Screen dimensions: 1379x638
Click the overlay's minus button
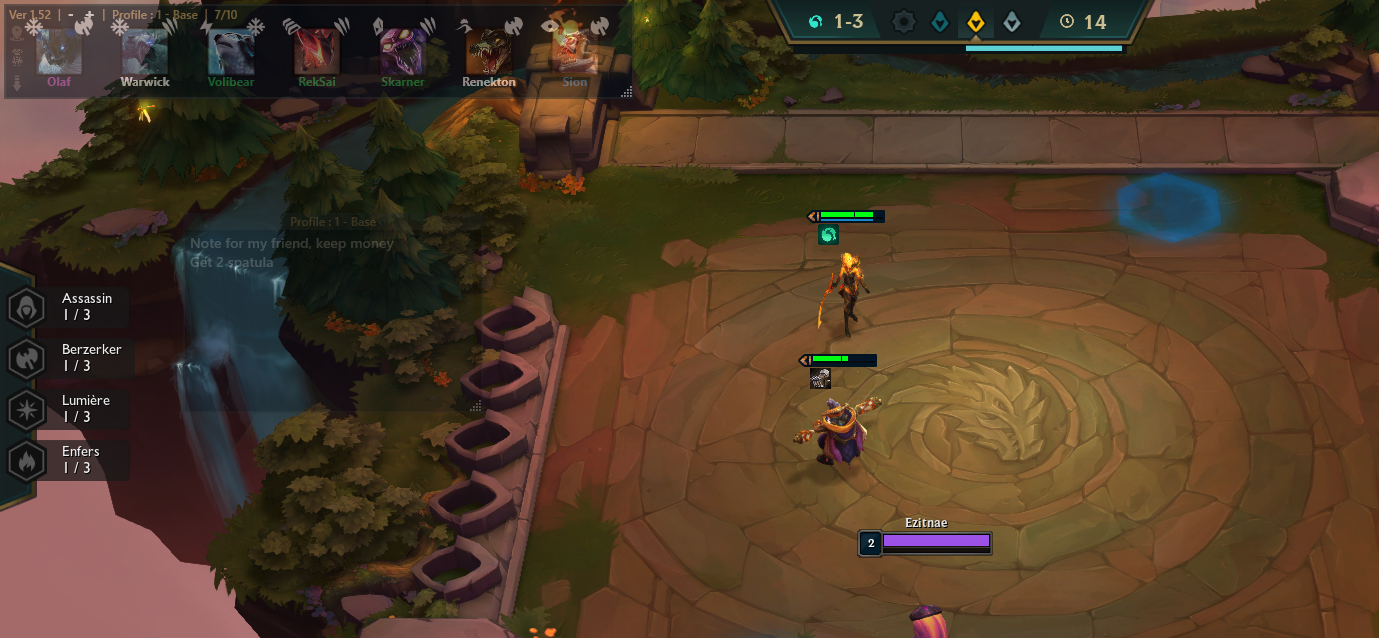coord(72,16)
